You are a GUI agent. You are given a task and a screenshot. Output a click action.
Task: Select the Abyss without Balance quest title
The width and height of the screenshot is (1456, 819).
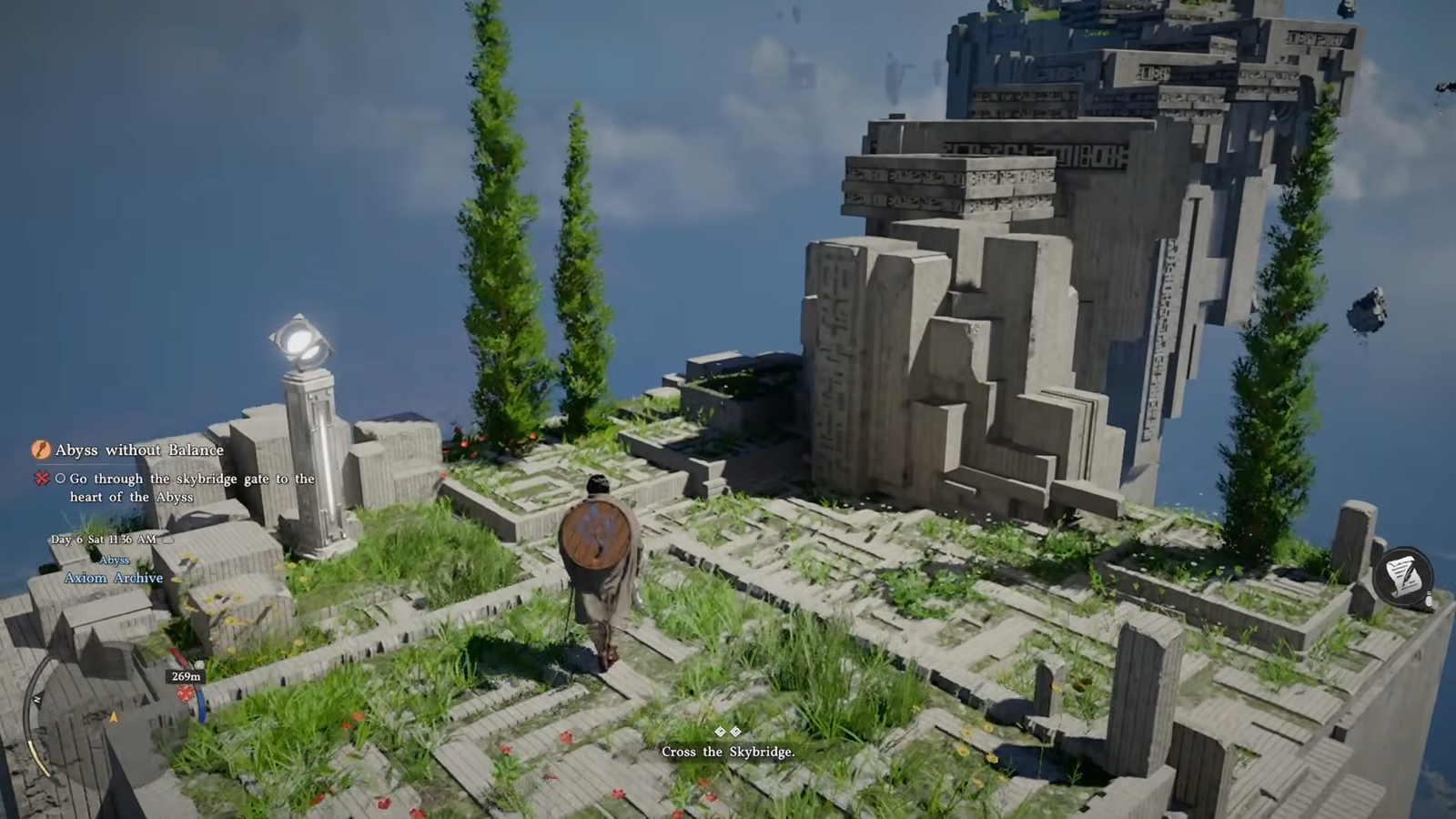pyautogui.click(x=139, y=450)
